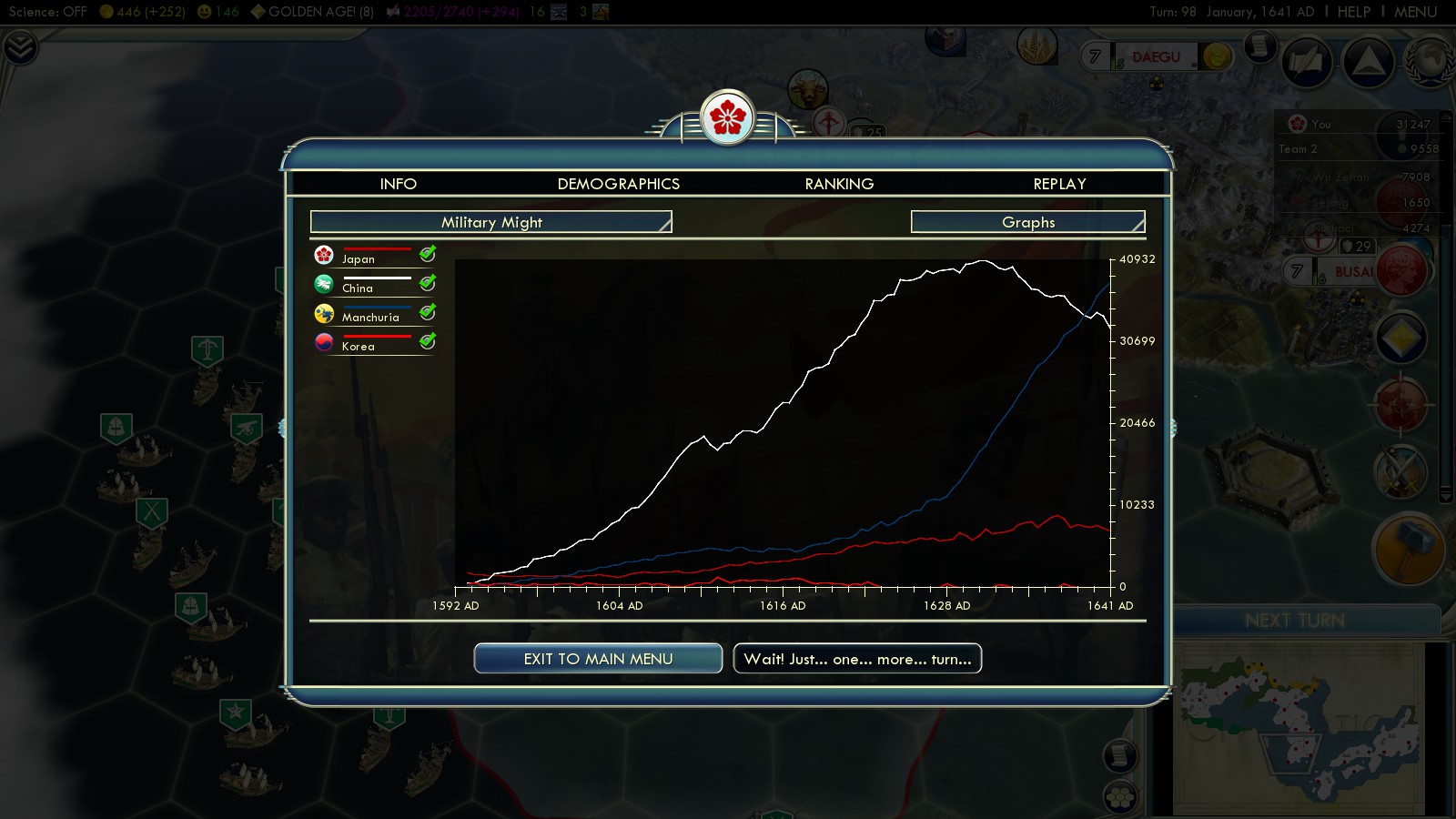
Task: Open the Graphs view dropdown
Action: coord(1028,222)
